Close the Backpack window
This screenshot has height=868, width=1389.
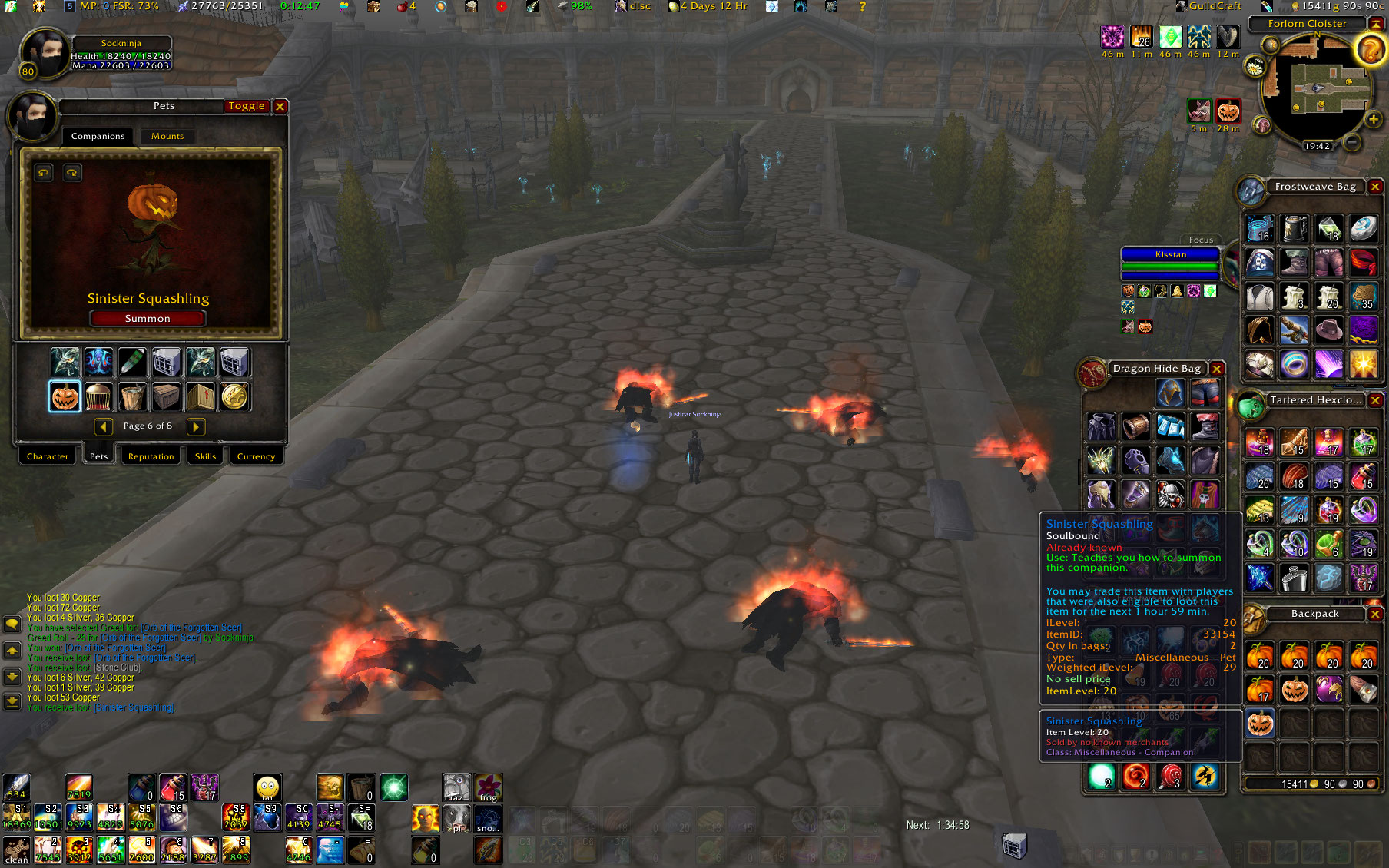[x=1375, y=614]
